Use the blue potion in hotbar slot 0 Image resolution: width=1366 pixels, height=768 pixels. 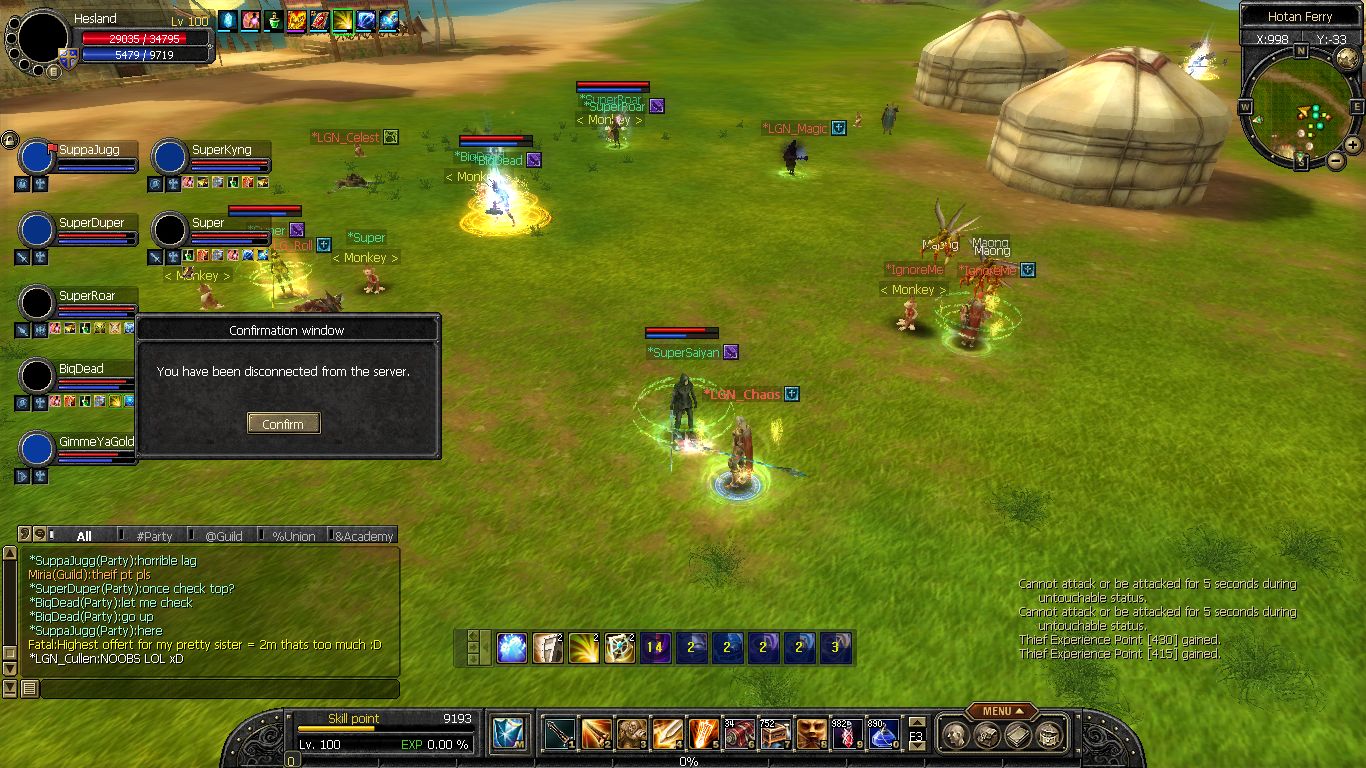(x=883, y=734)
